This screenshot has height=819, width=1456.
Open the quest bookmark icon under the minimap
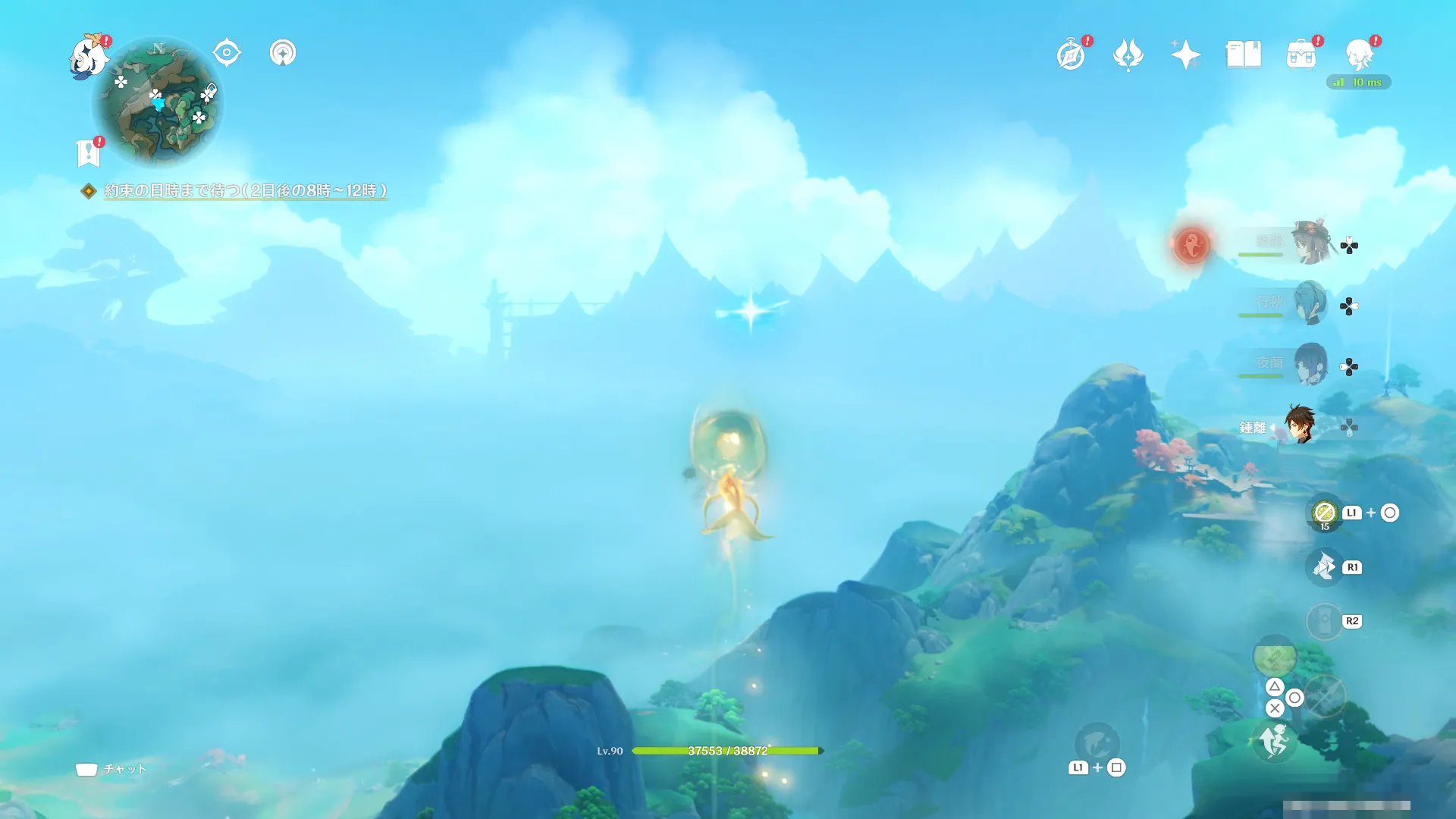(89, 153)
